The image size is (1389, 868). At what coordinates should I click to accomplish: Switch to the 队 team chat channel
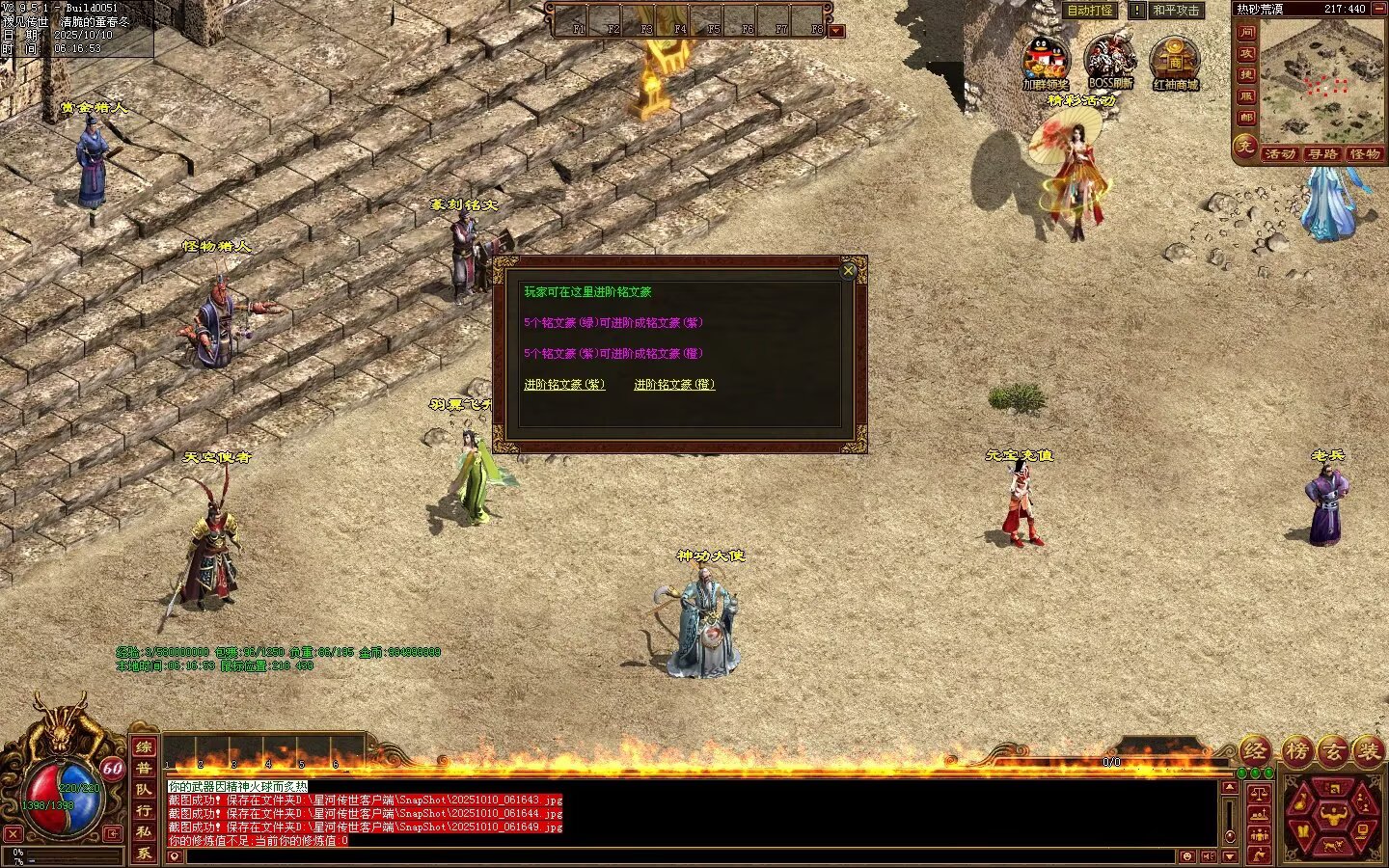pos(144,789)
